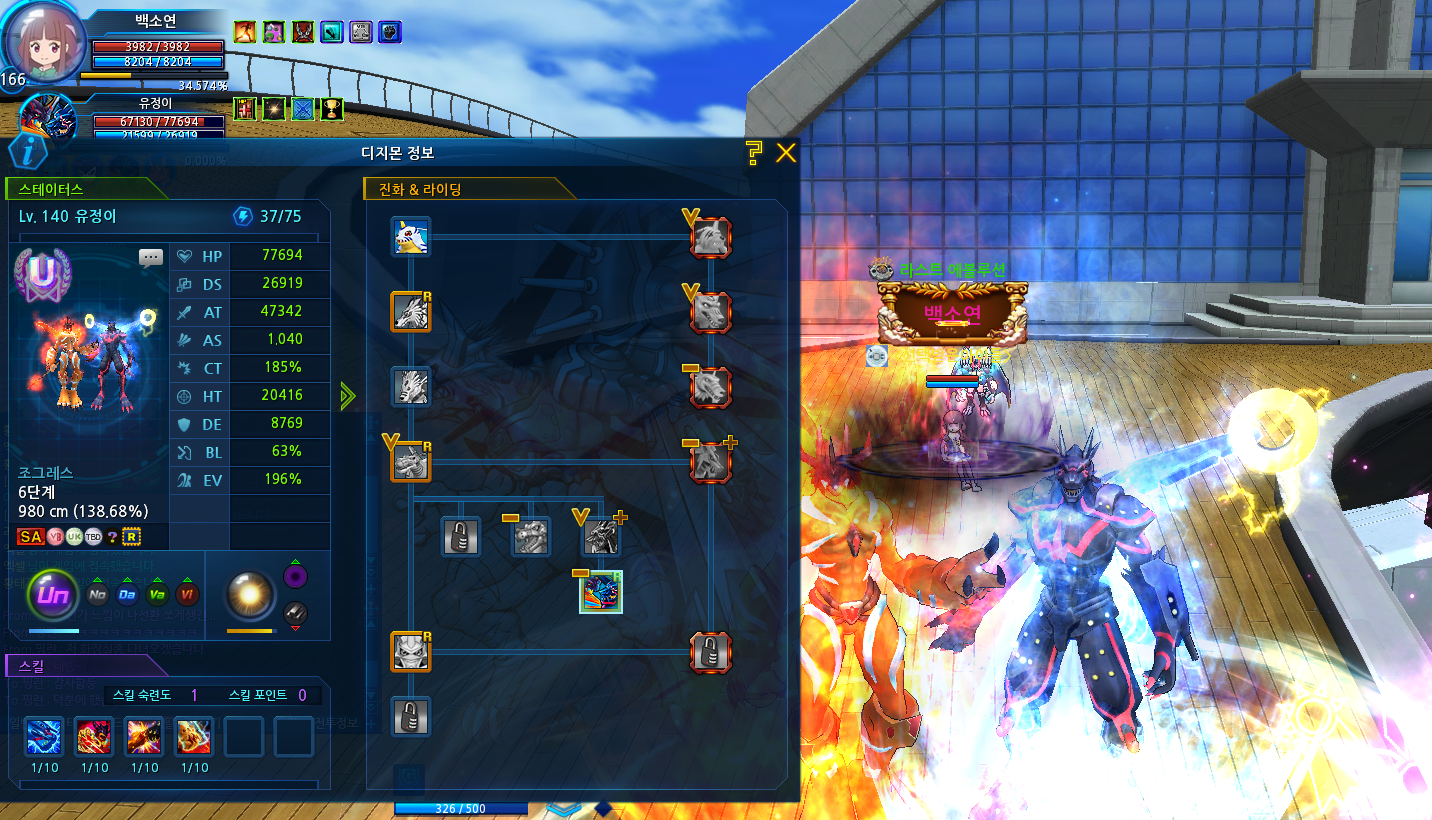Click the locked evolution slot on the red-framed right column
The height and width of the screenshot is (820, 1432).
[711, 652]
